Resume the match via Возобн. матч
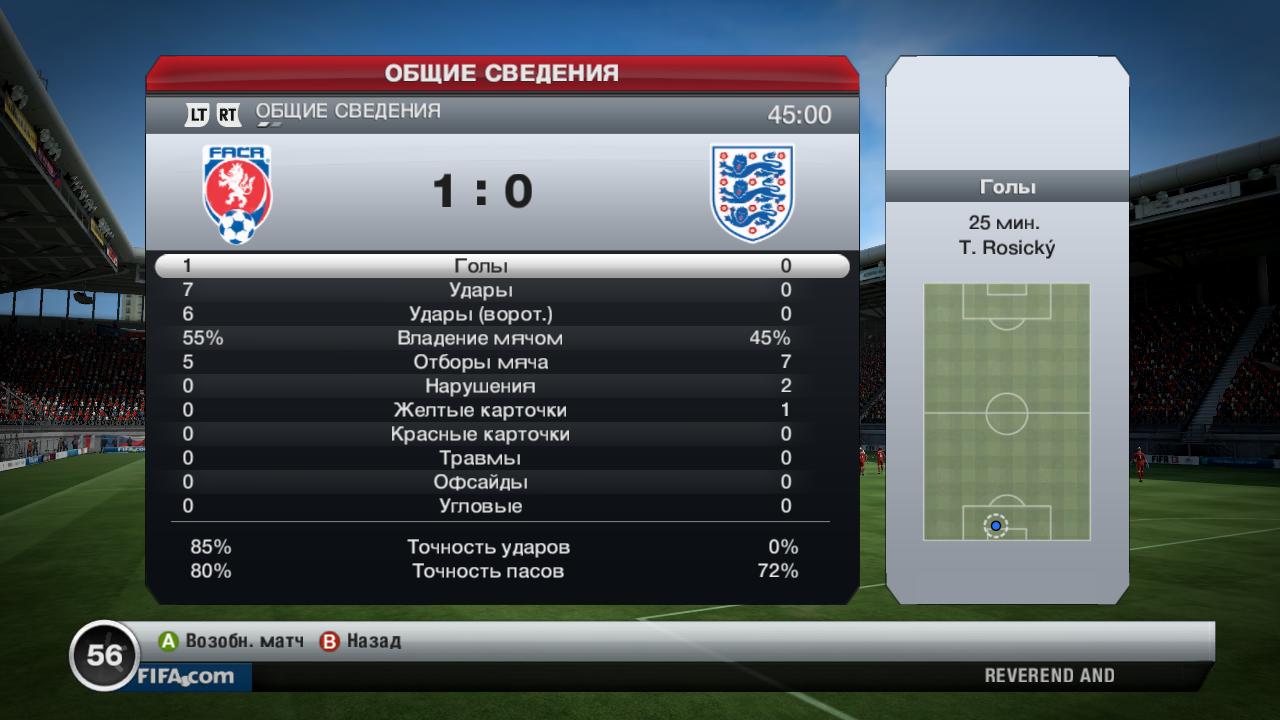This screenshot has height=720, width=1280. (231, 641)
